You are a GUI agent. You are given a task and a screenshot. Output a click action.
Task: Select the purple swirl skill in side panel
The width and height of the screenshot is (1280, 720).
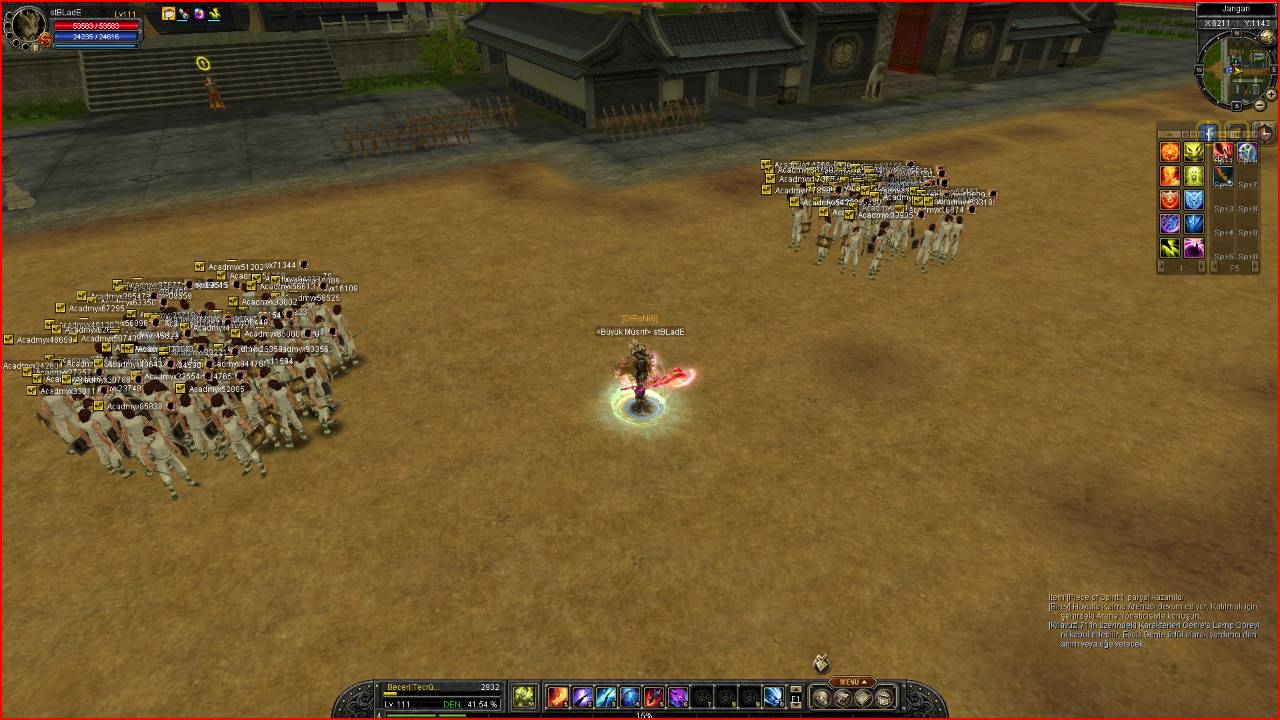click(1170, 224)
